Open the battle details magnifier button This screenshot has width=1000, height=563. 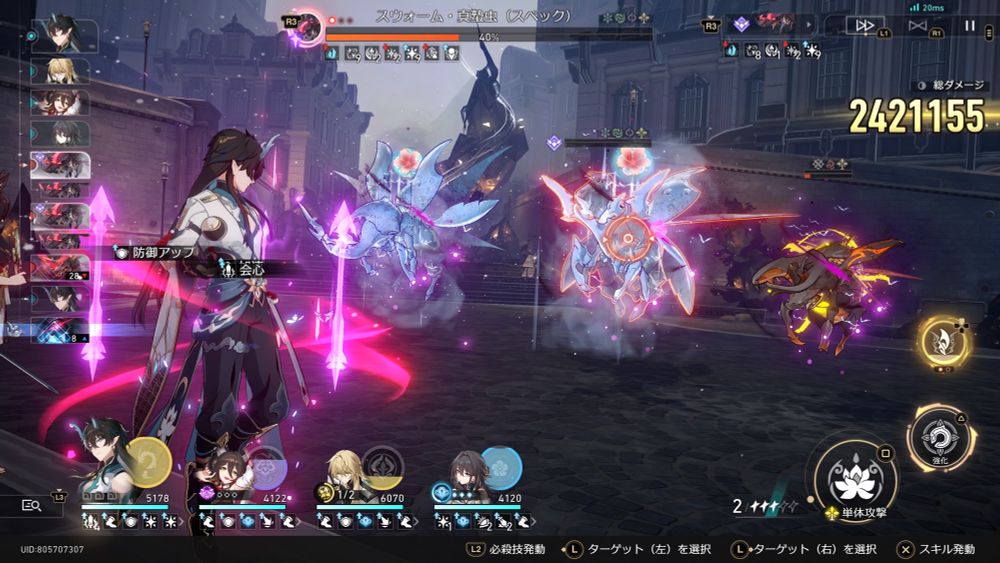[30, 506]
